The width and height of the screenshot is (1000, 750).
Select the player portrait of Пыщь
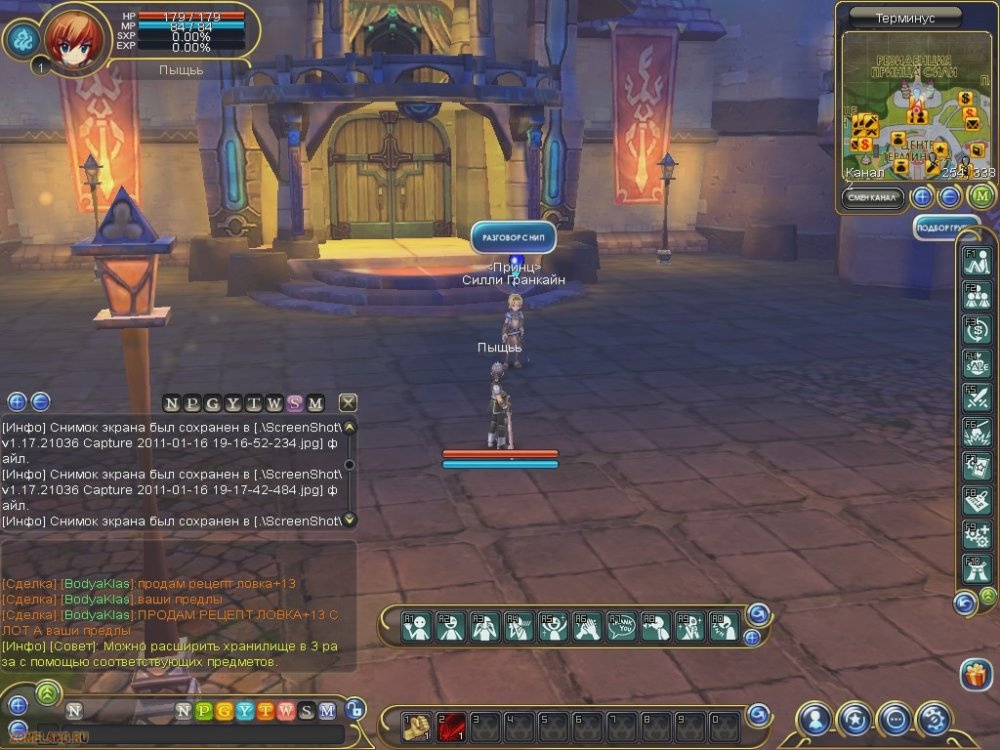(x=73, y=39)
